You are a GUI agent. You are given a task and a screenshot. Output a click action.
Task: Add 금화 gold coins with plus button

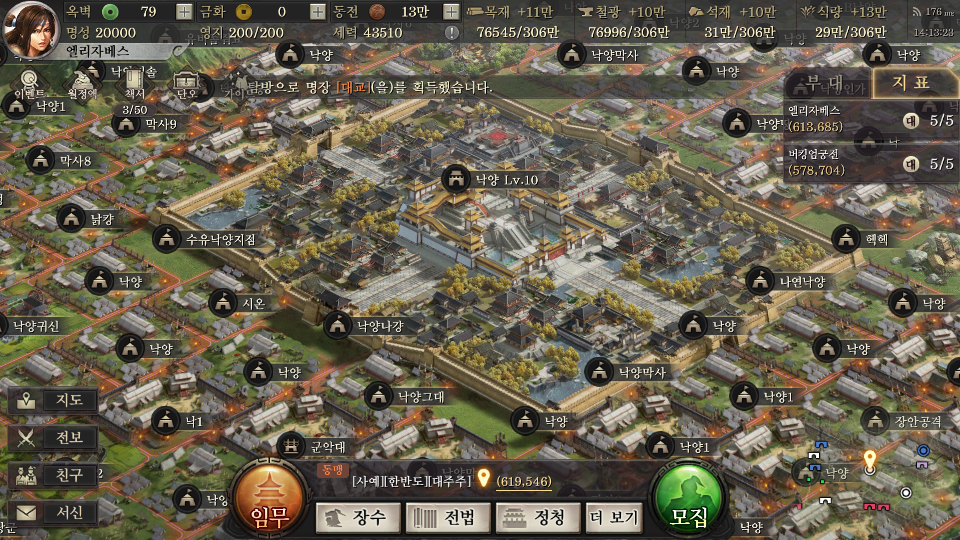pos(317,12)
